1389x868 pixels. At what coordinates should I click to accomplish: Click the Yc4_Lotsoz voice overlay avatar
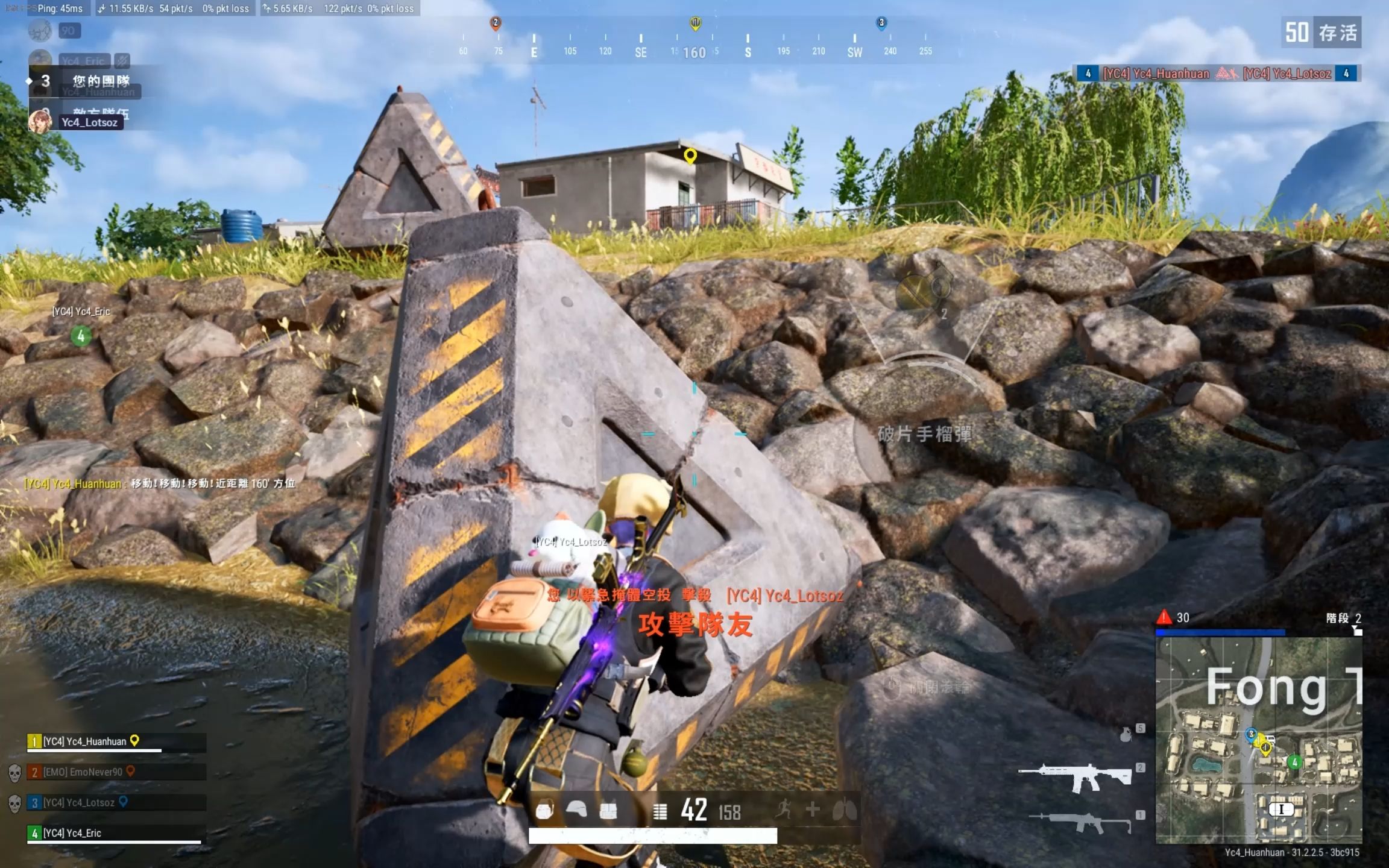pos(40,121)
